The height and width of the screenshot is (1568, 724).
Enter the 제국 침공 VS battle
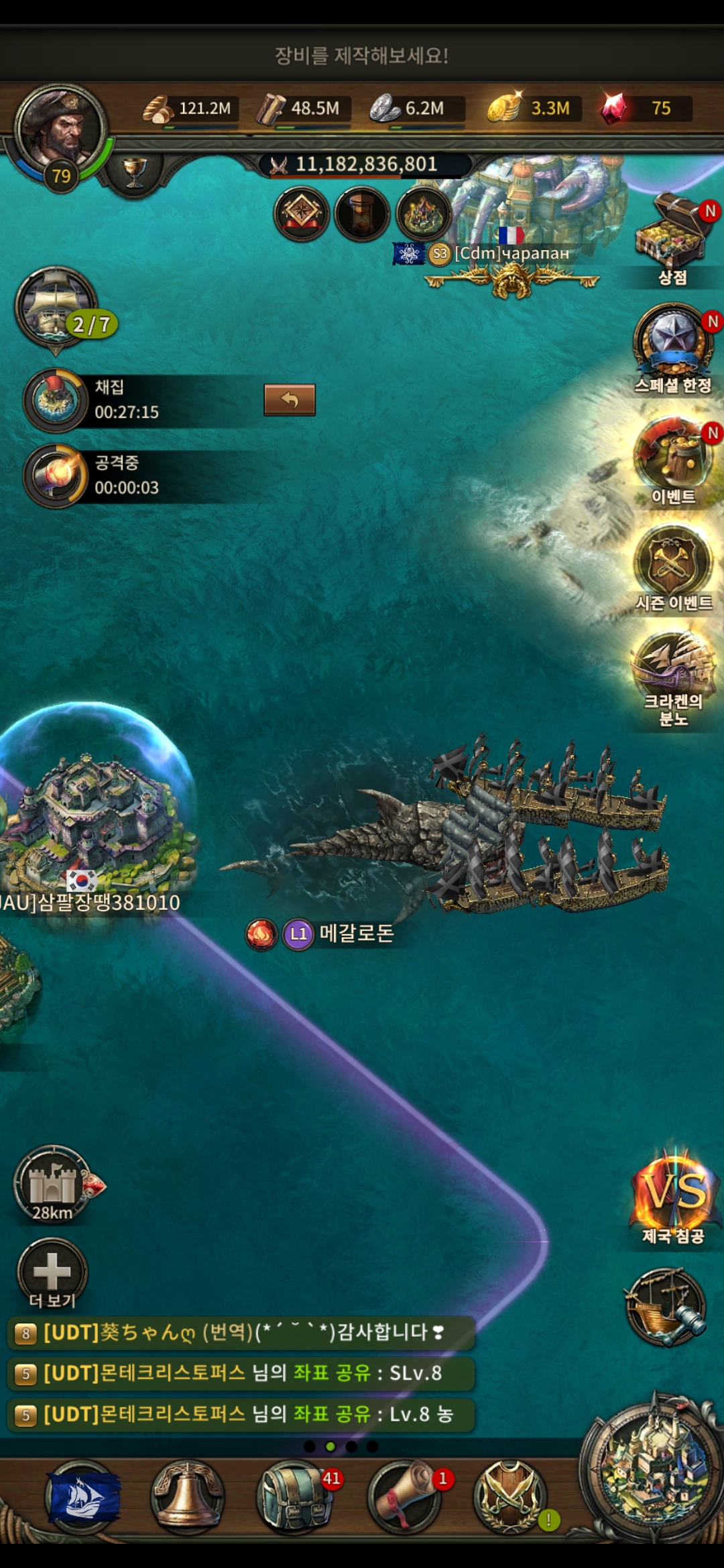(x=674, y=1193)
